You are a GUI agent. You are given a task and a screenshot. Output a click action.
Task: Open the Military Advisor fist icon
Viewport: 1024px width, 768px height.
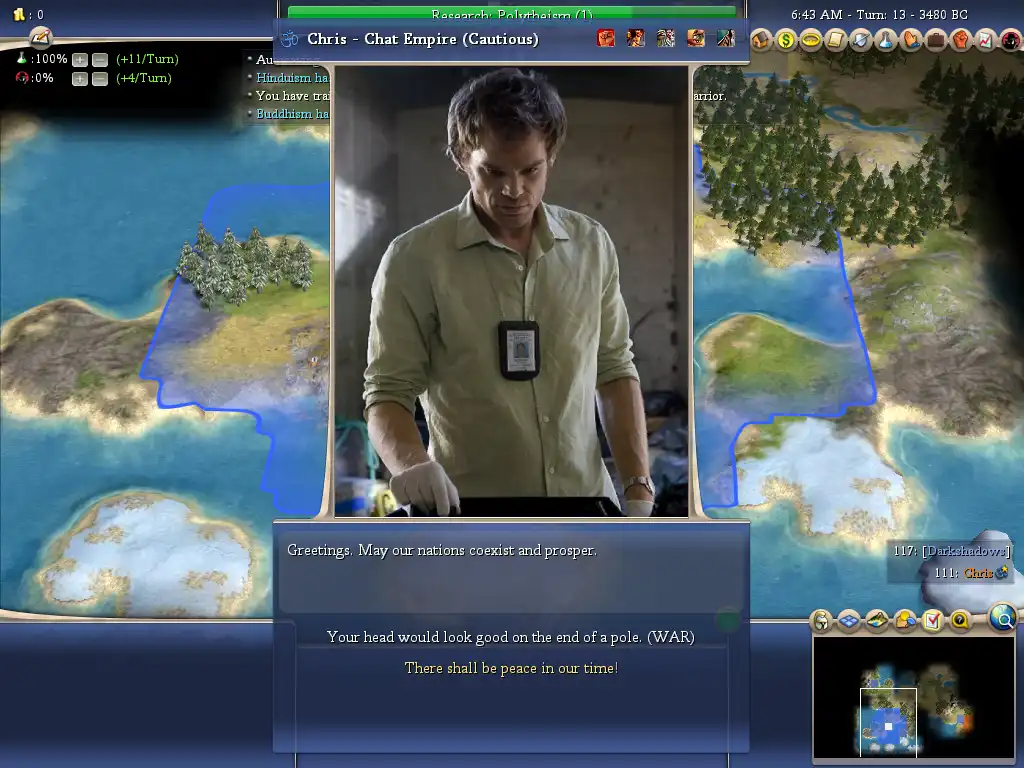961,40
